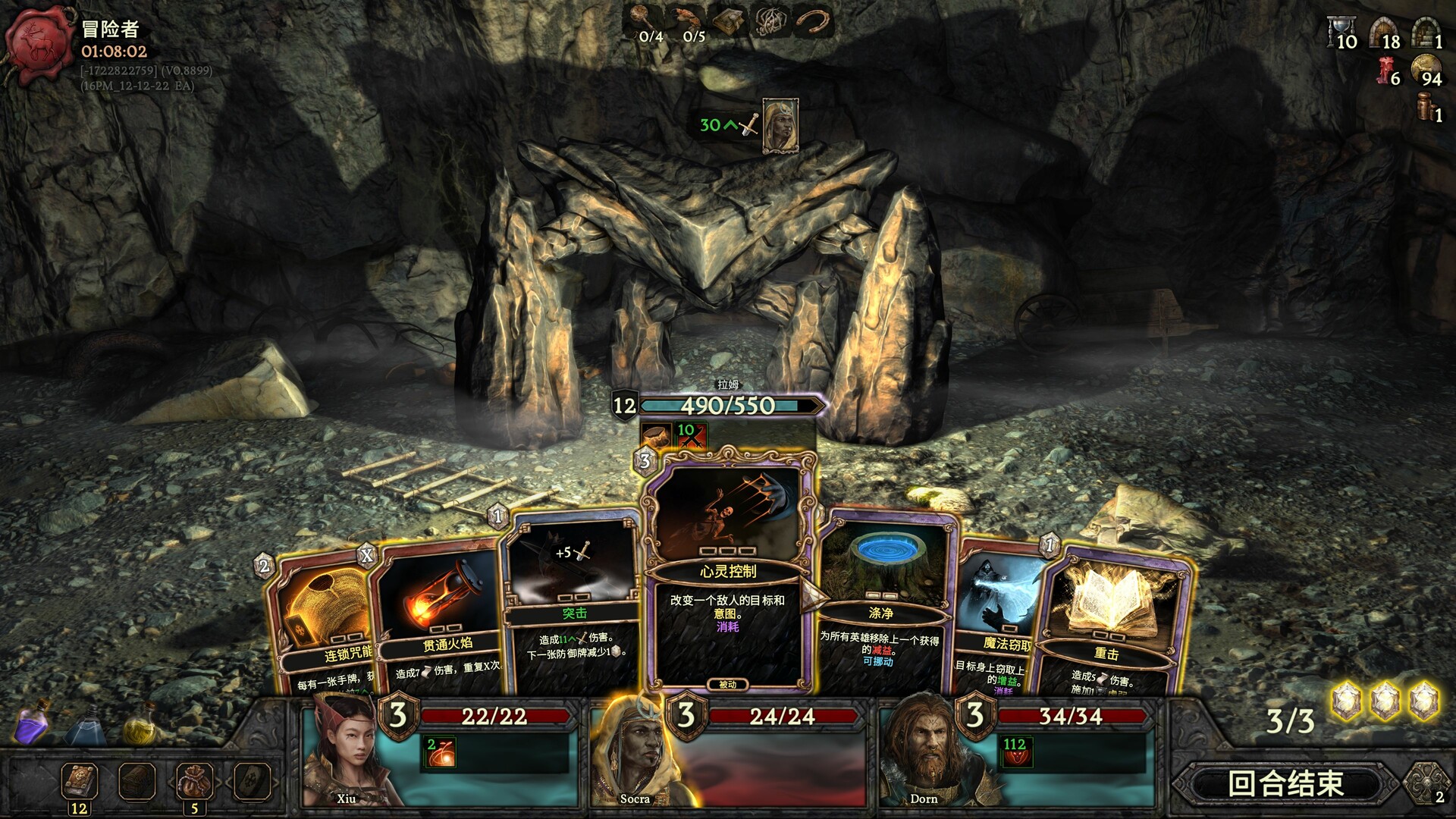
Task: Inspect the horseshoe relic icon
Action: tap(814, 23)
